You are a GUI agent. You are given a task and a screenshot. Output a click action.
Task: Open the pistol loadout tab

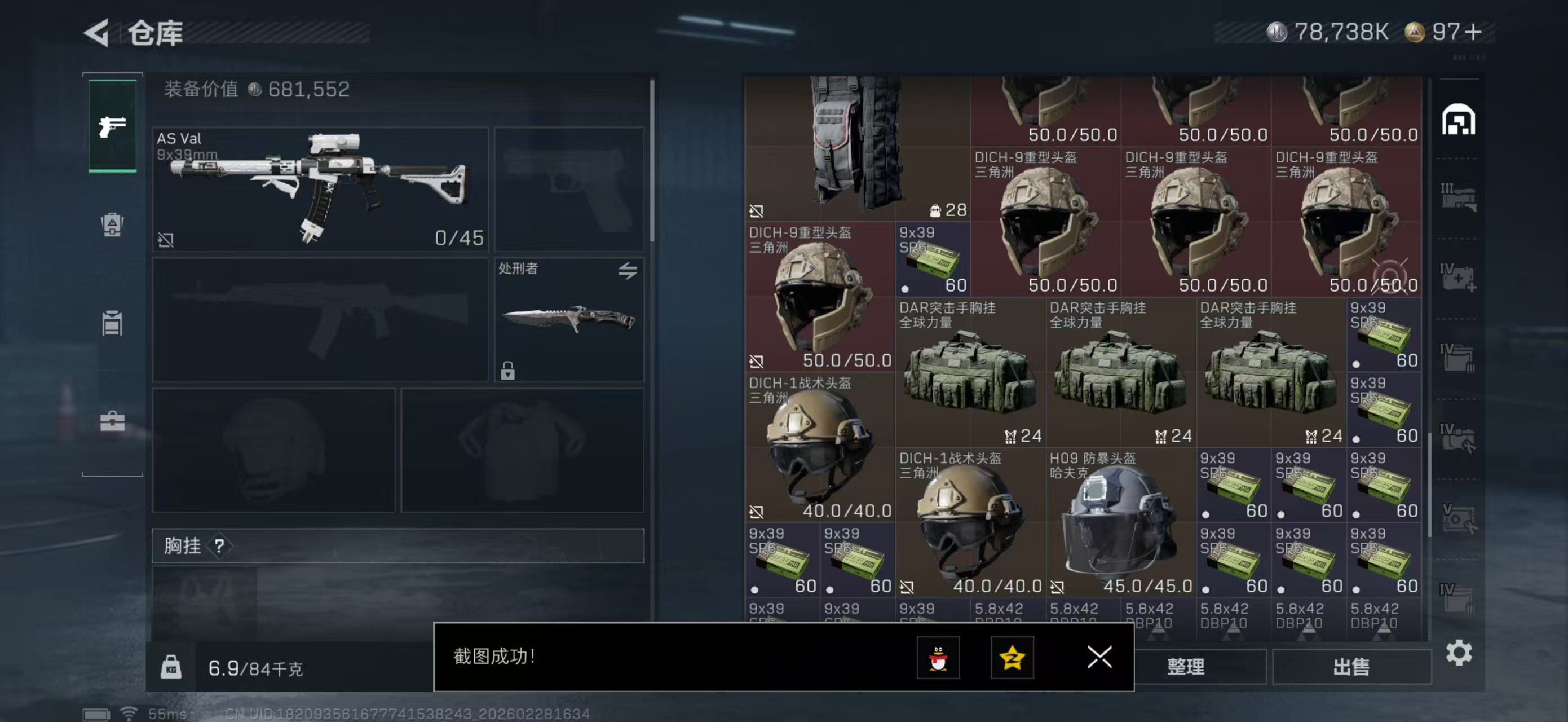[x=113, y=126]
